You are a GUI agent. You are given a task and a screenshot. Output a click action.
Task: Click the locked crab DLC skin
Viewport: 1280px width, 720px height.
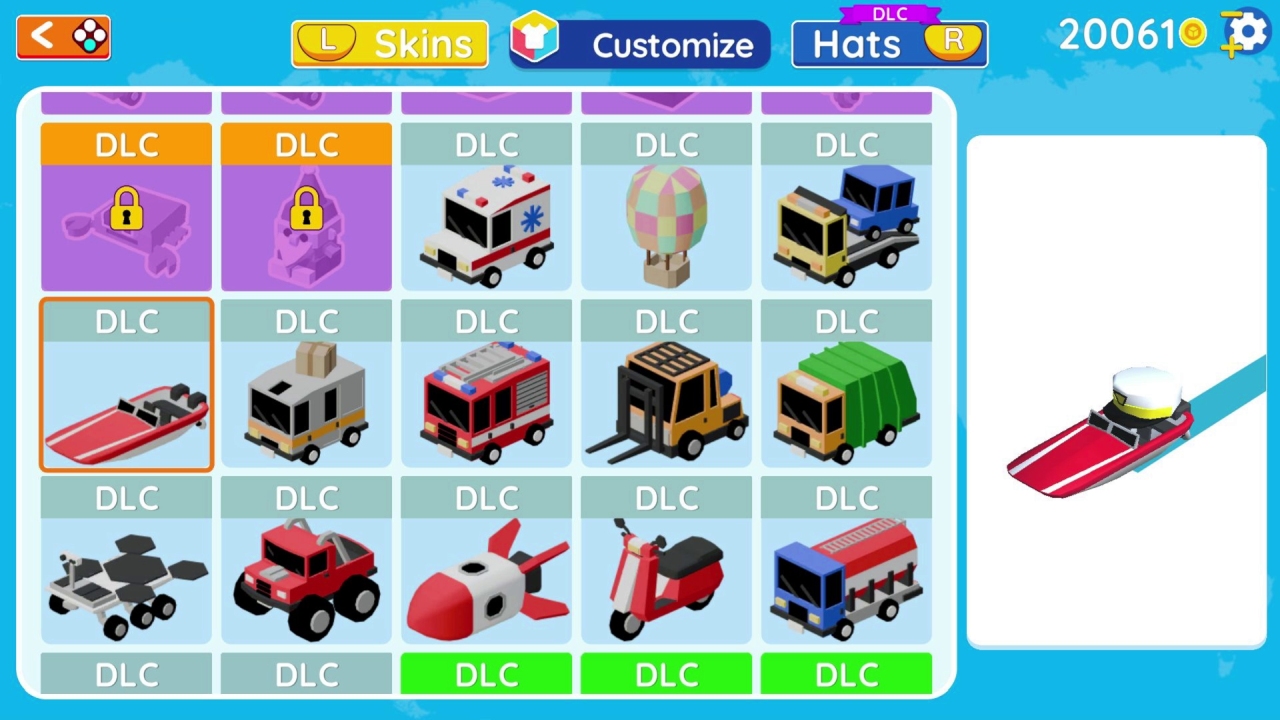[126, 220]
